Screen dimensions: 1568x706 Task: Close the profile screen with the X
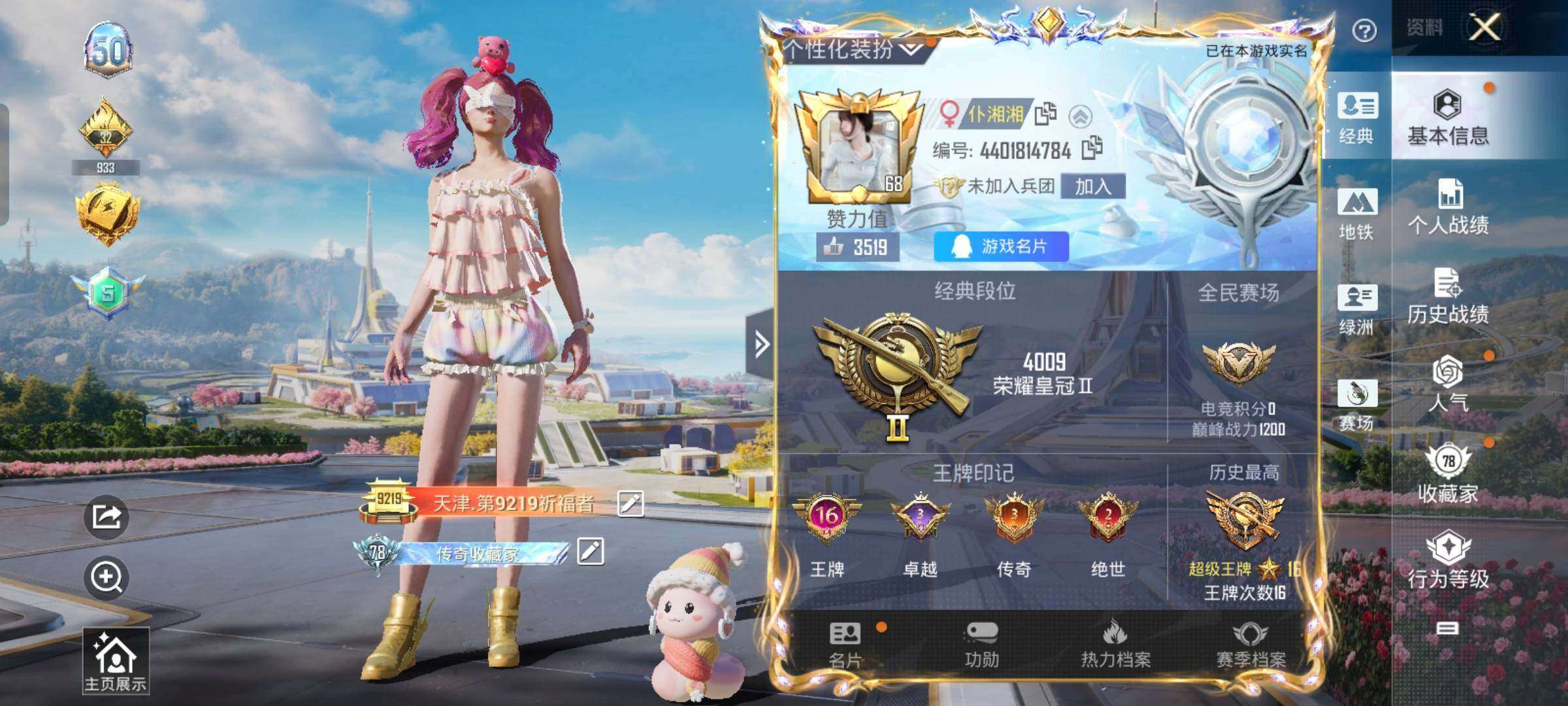(1485, 27)
